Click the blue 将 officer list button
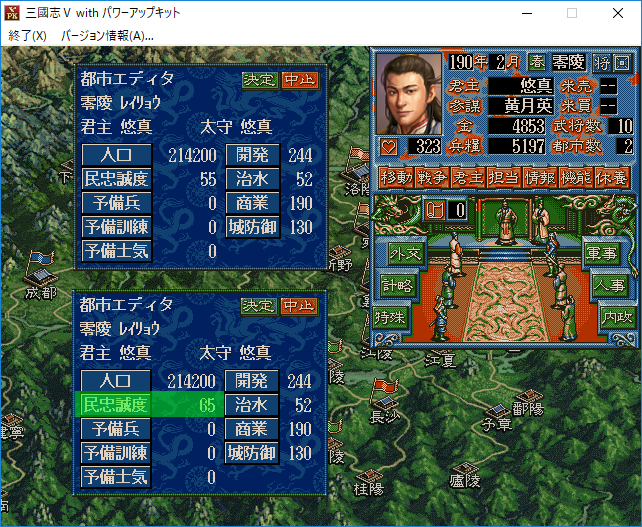642x527 pixels. 601,63
